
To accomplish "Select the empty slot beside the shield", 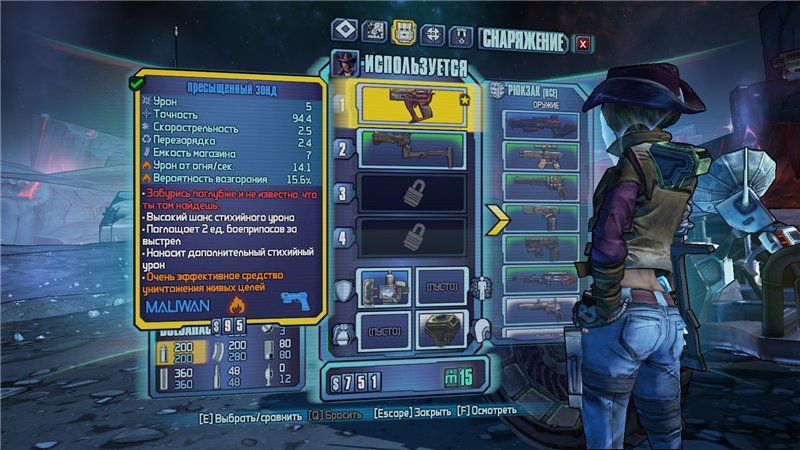I will click(x=441, y=288).
